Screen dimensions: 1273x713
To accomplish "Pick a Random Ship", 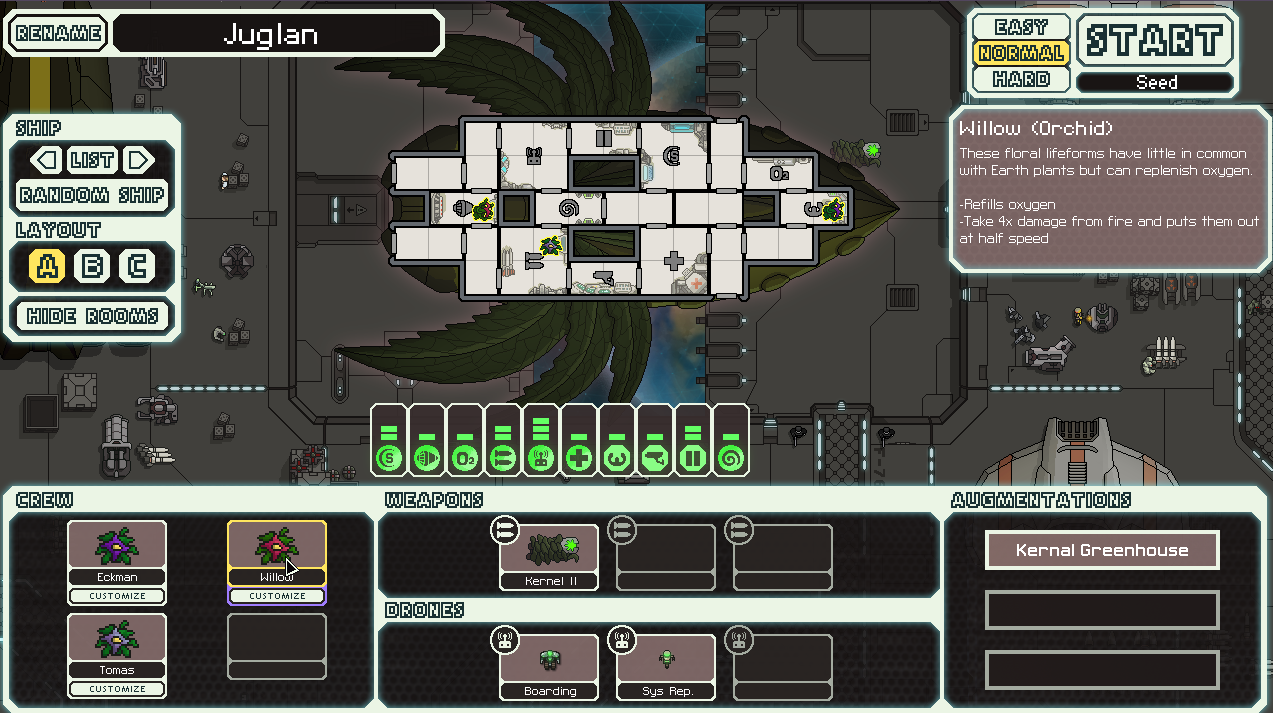I will point(92,195).
